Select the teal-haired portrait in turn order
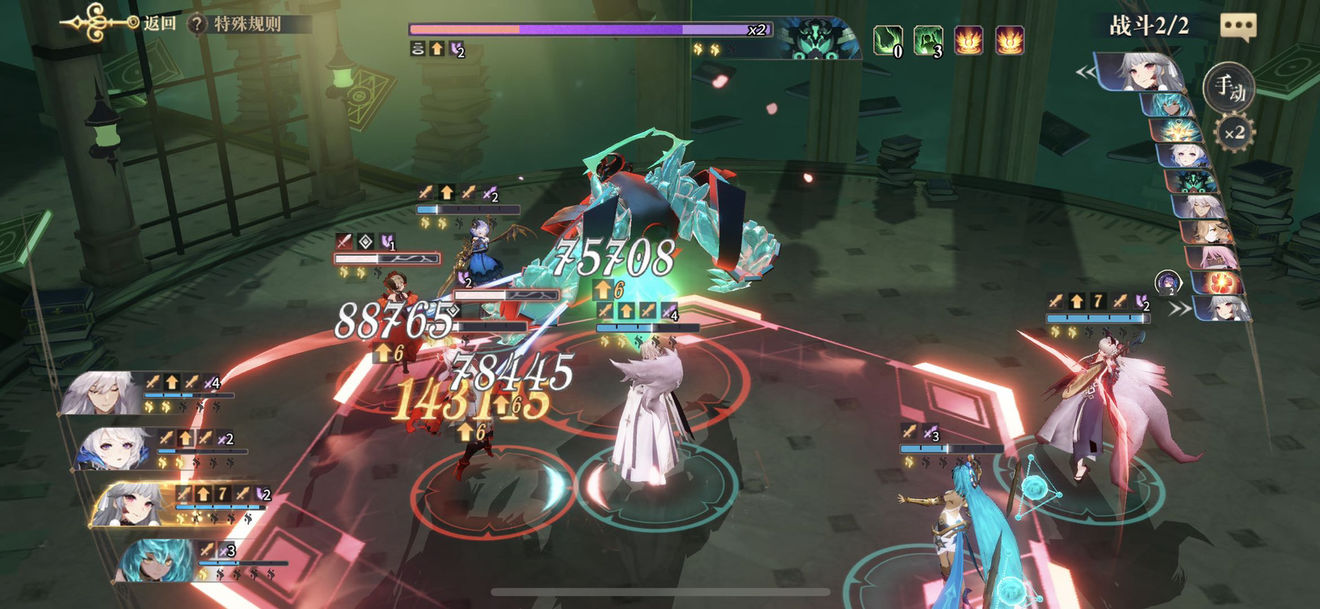The width and height of the screenshot is (1320, 609). (x=1174, y=104)
